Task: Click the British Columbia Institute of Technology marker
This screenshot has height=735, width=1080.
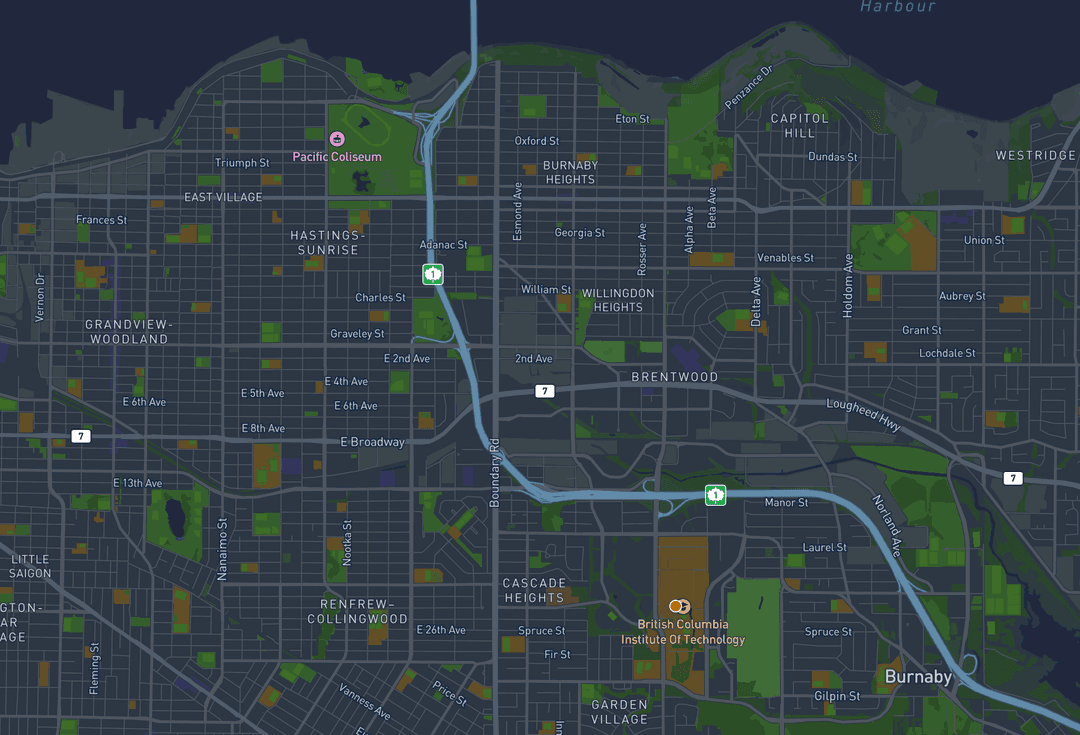Action: click(x=681, y=606)
